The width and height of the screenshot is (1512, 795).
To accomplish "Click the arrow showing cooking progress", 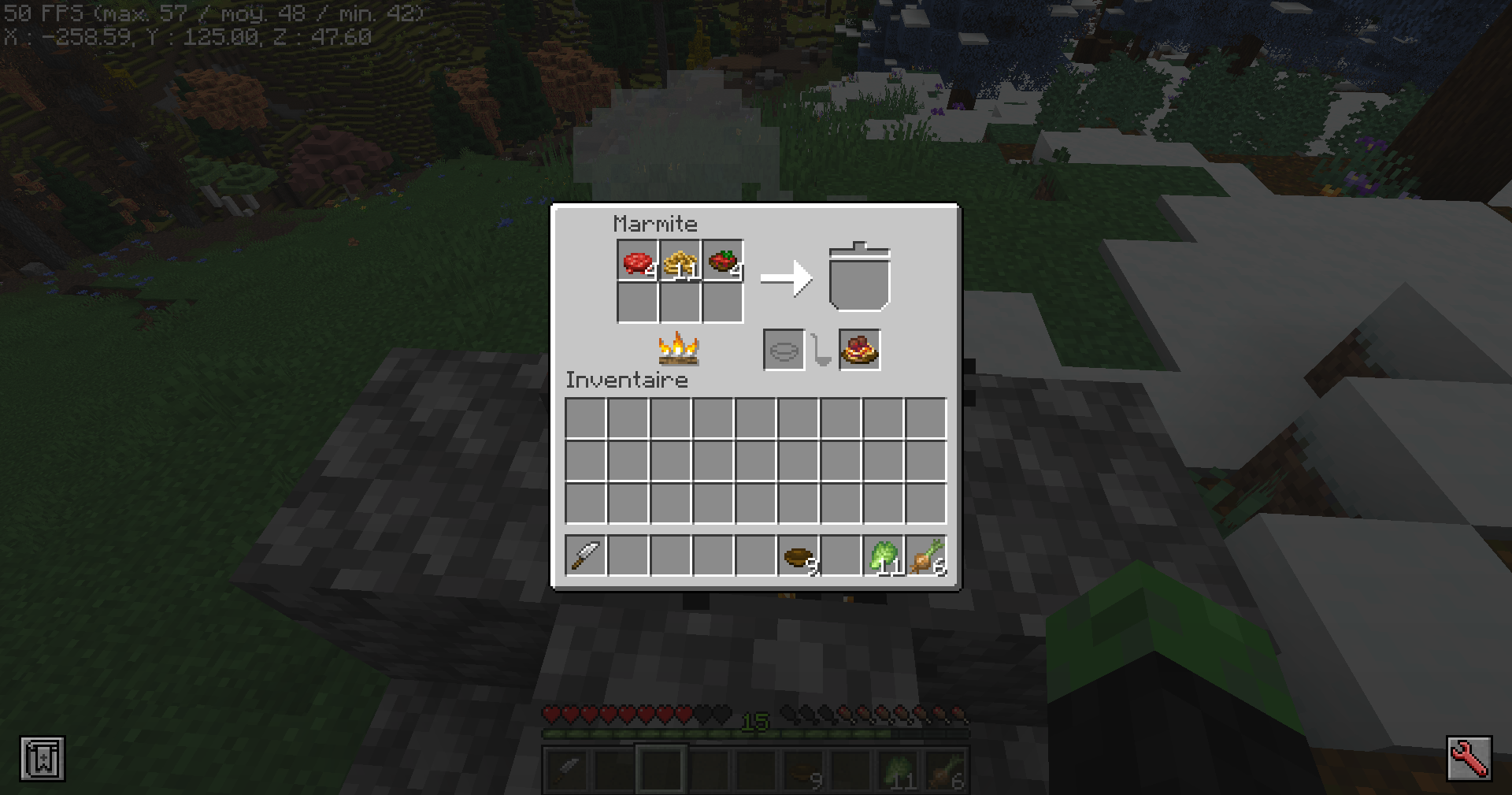I will 787,277.
